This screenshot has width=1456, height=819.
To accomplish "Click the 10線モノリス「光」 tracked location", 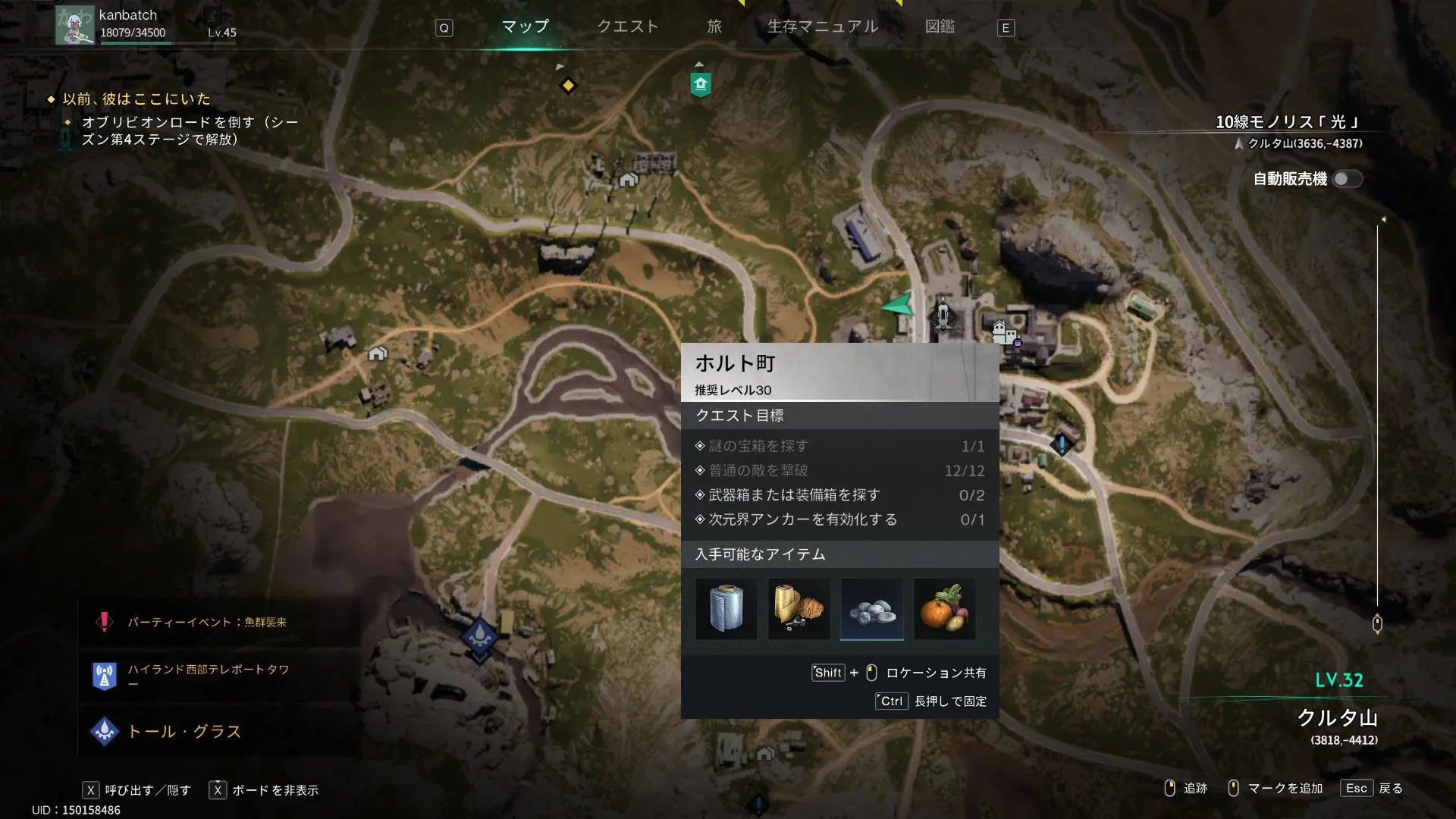I will [1288, 122].
